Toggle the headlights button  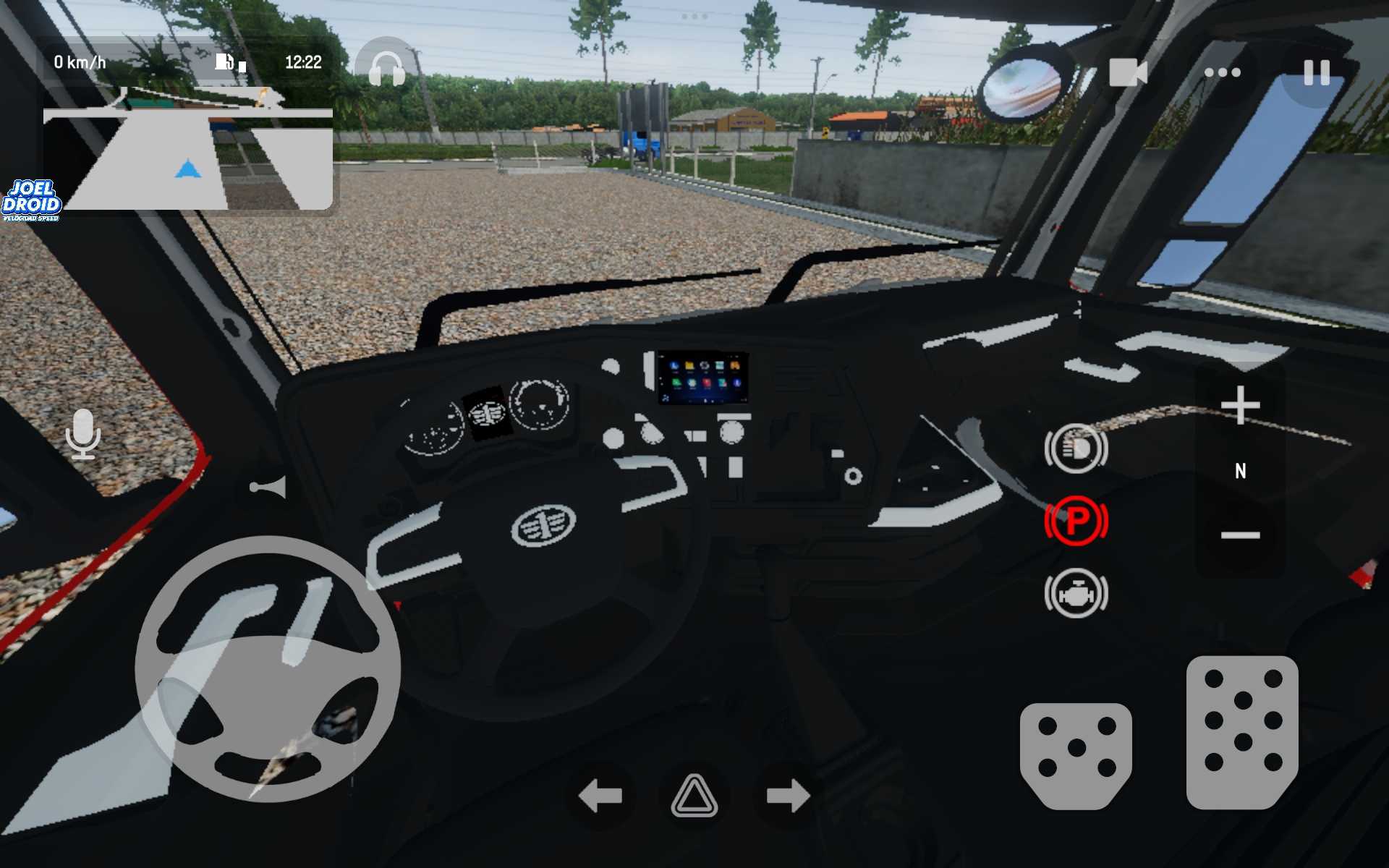1076,448
